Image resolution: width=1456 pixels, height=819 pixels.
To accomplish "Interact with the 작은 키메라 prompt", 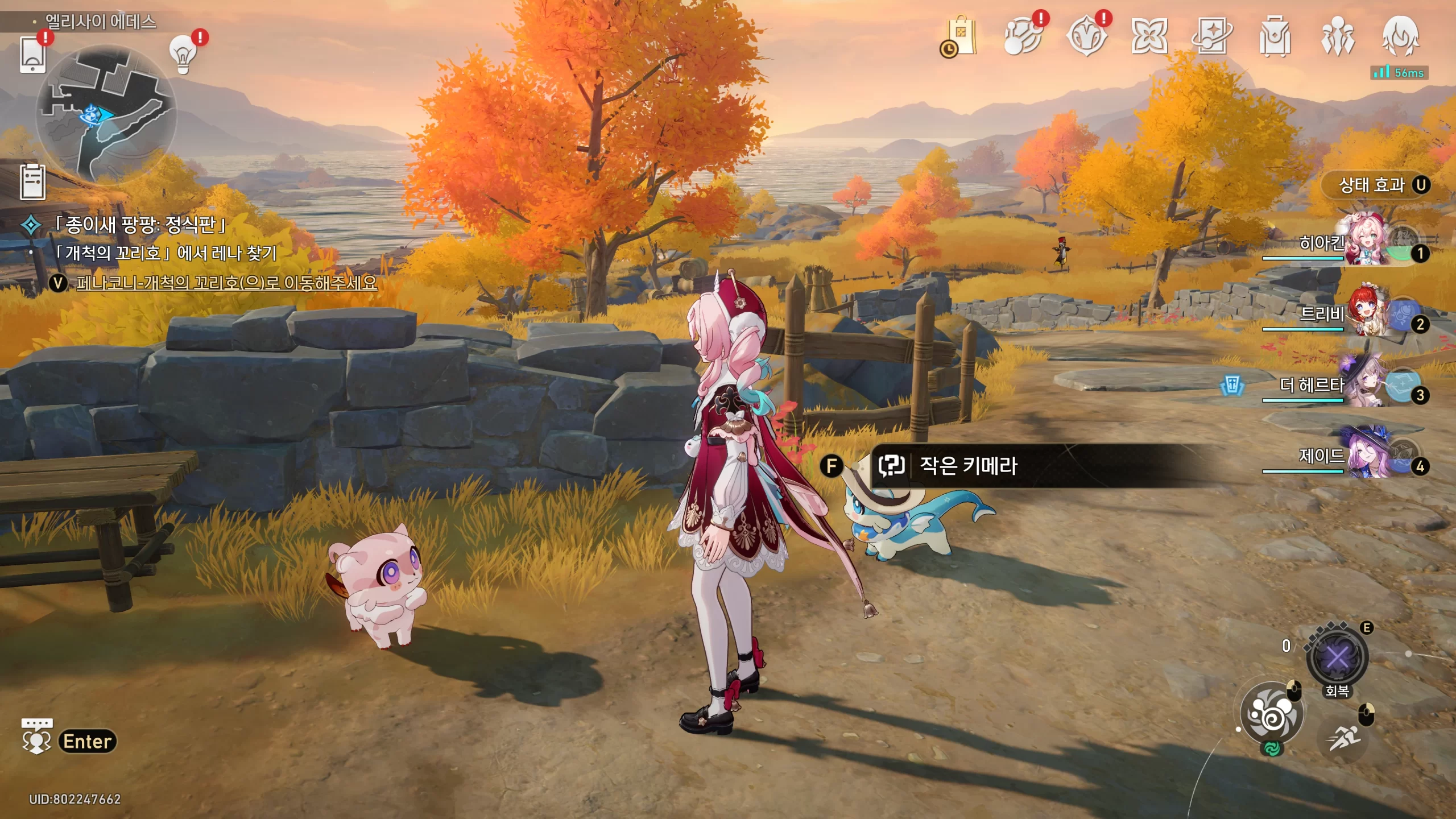I will pos(967,466).
